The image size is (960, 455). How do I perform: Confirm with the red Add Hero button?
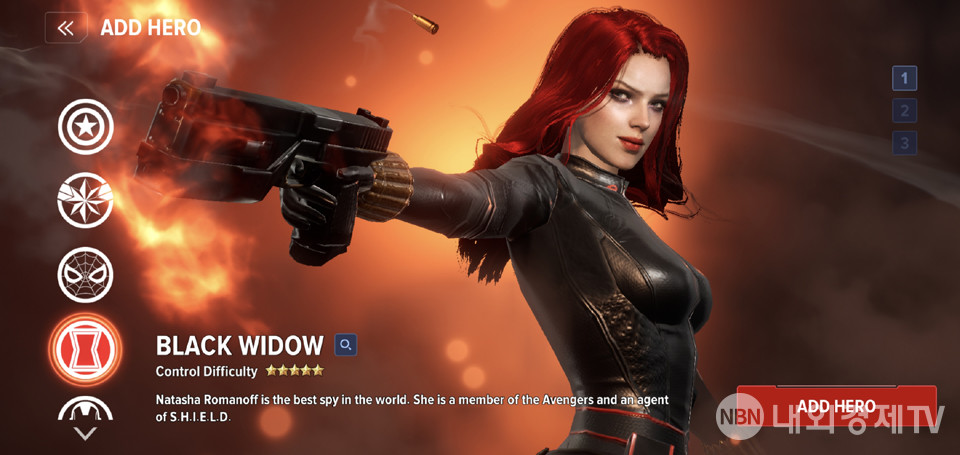pos(836,406)
